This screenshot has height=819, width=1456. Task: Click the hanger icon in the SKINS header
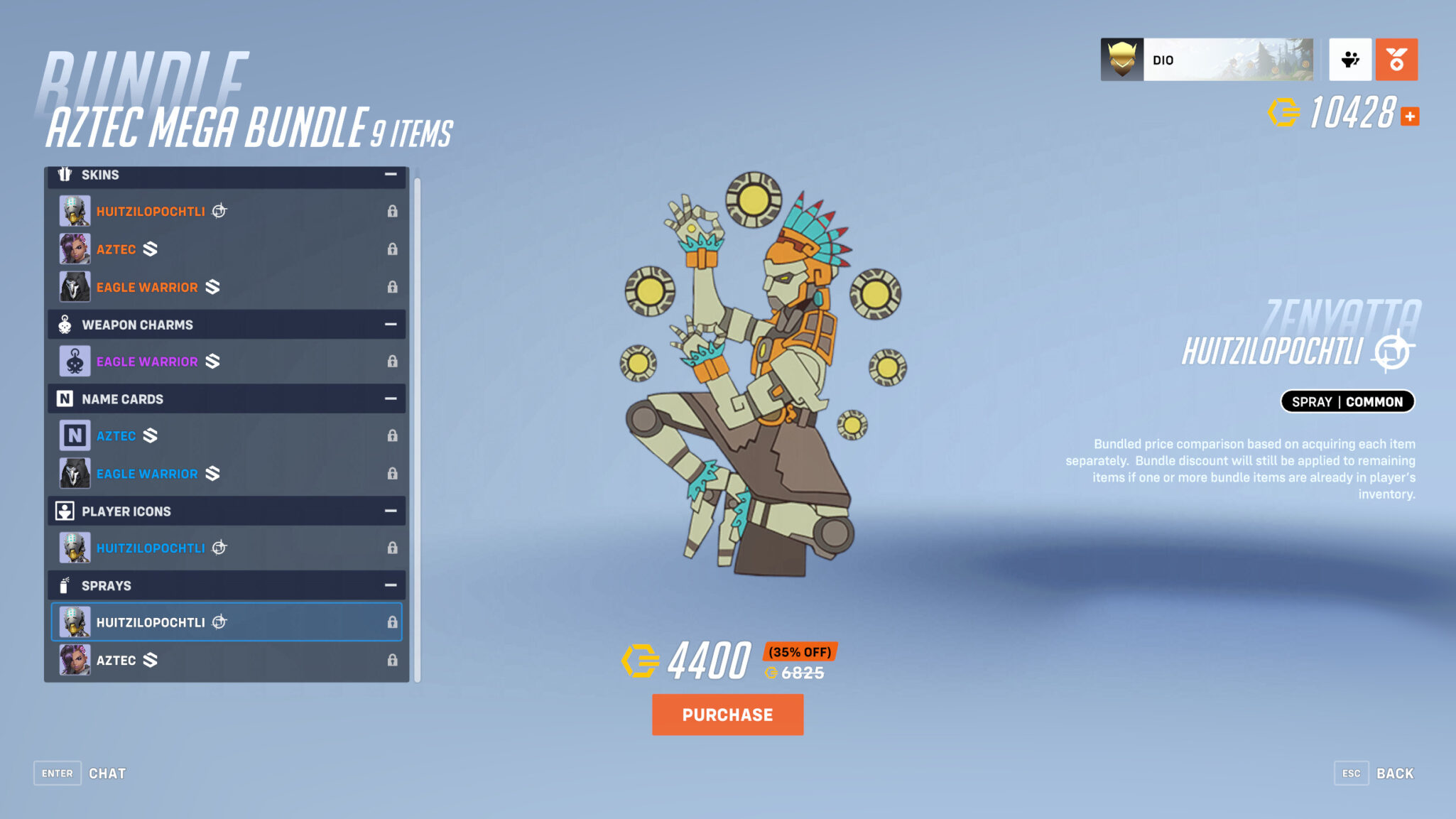coord(65,174)
